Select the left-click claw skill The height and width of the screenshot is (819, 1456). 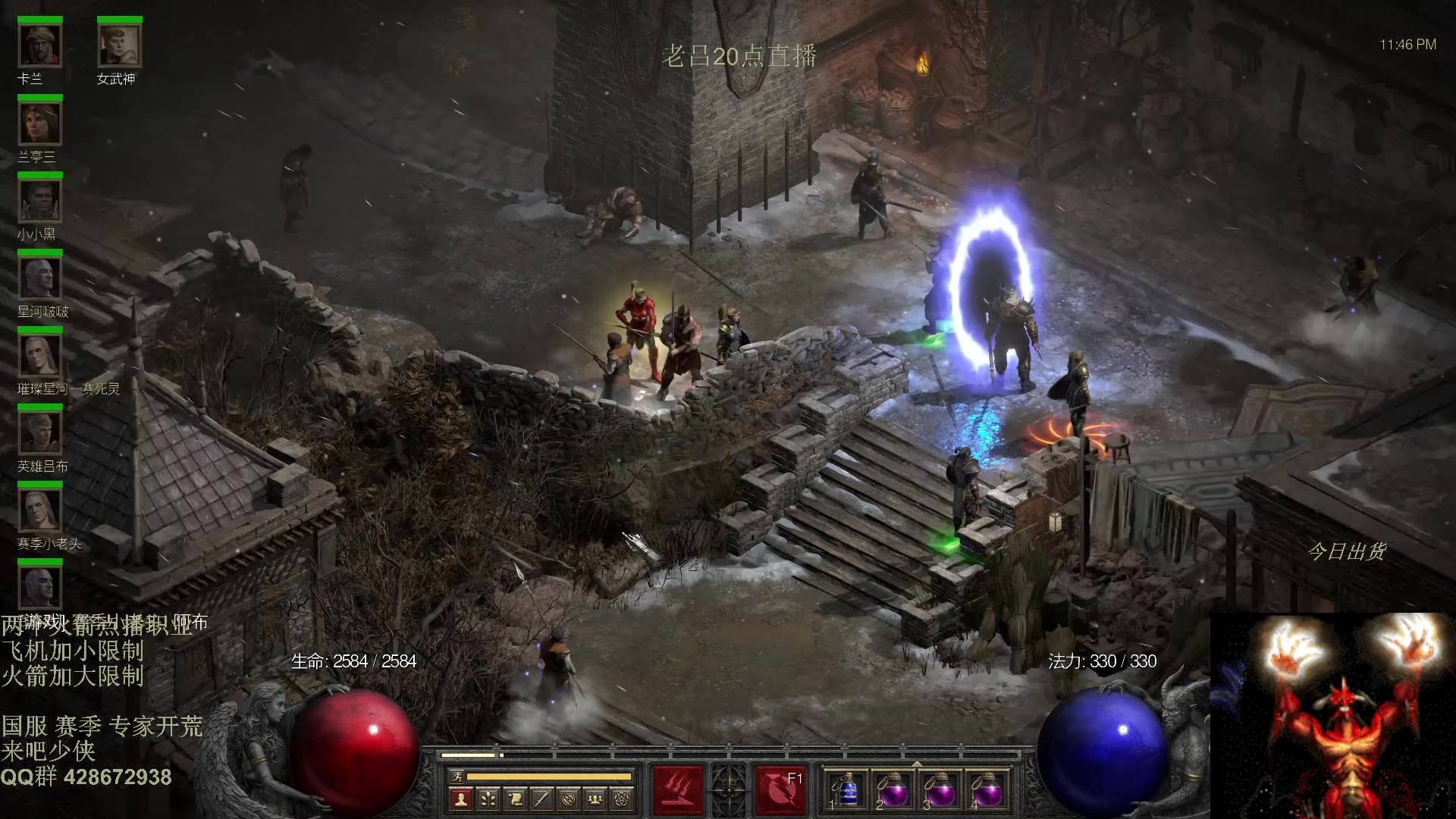pos(678,789)
